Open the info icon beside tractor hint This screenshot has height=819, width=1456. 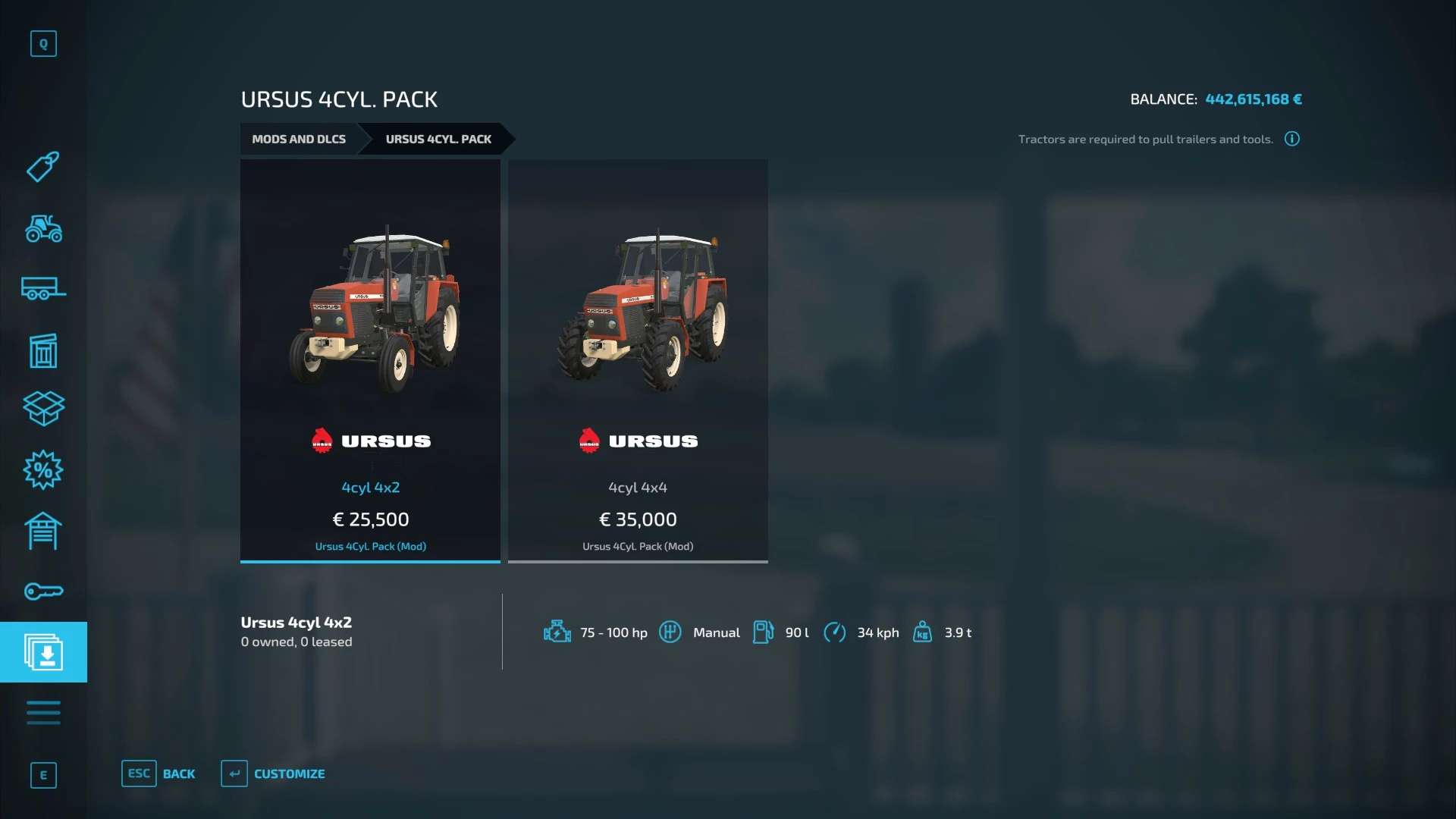(1292, 139)
